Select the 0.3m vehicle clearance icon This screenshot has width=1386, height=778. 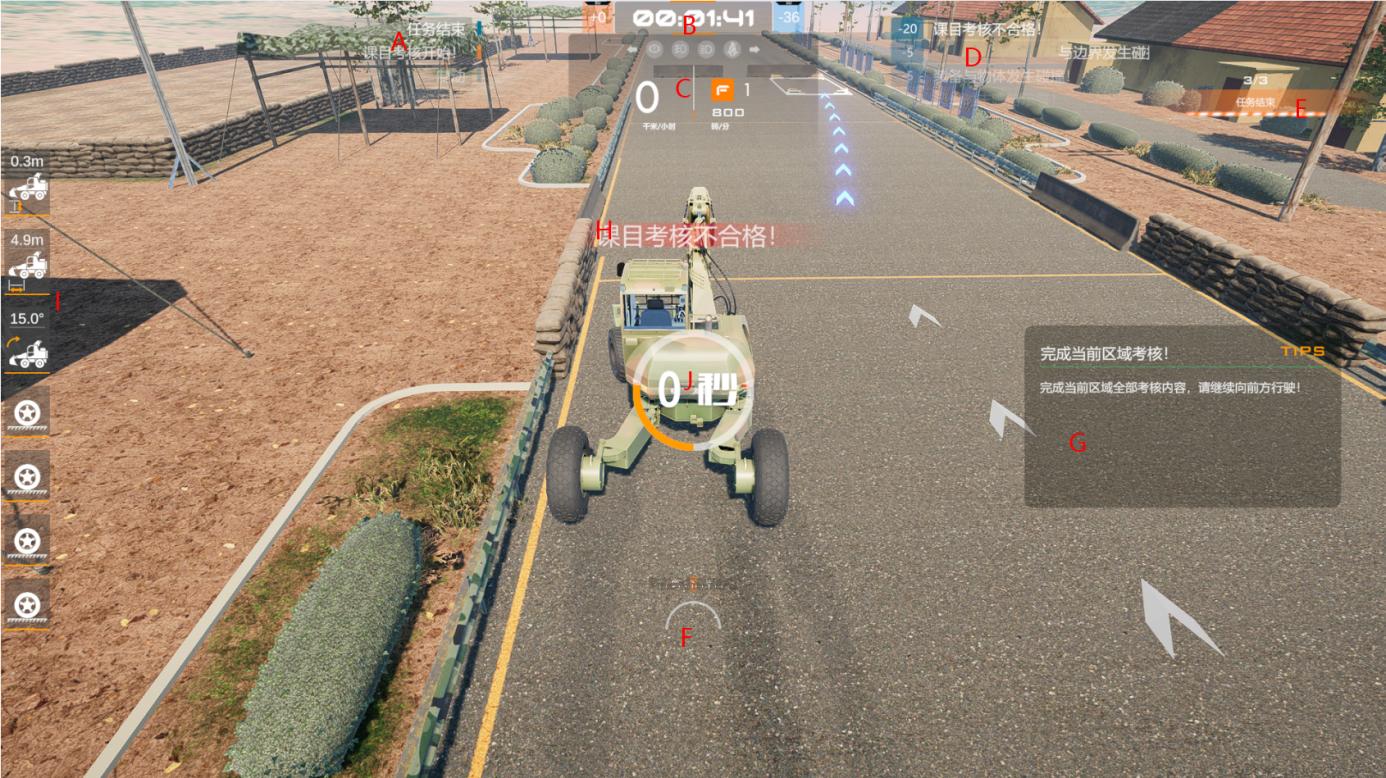[27, 187]
